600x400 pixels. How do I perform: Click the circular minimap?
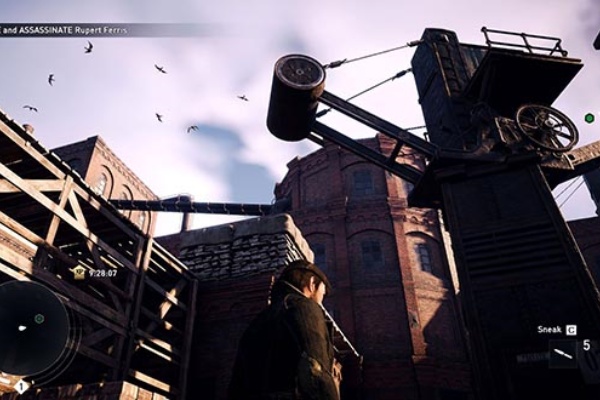(37, 329)
